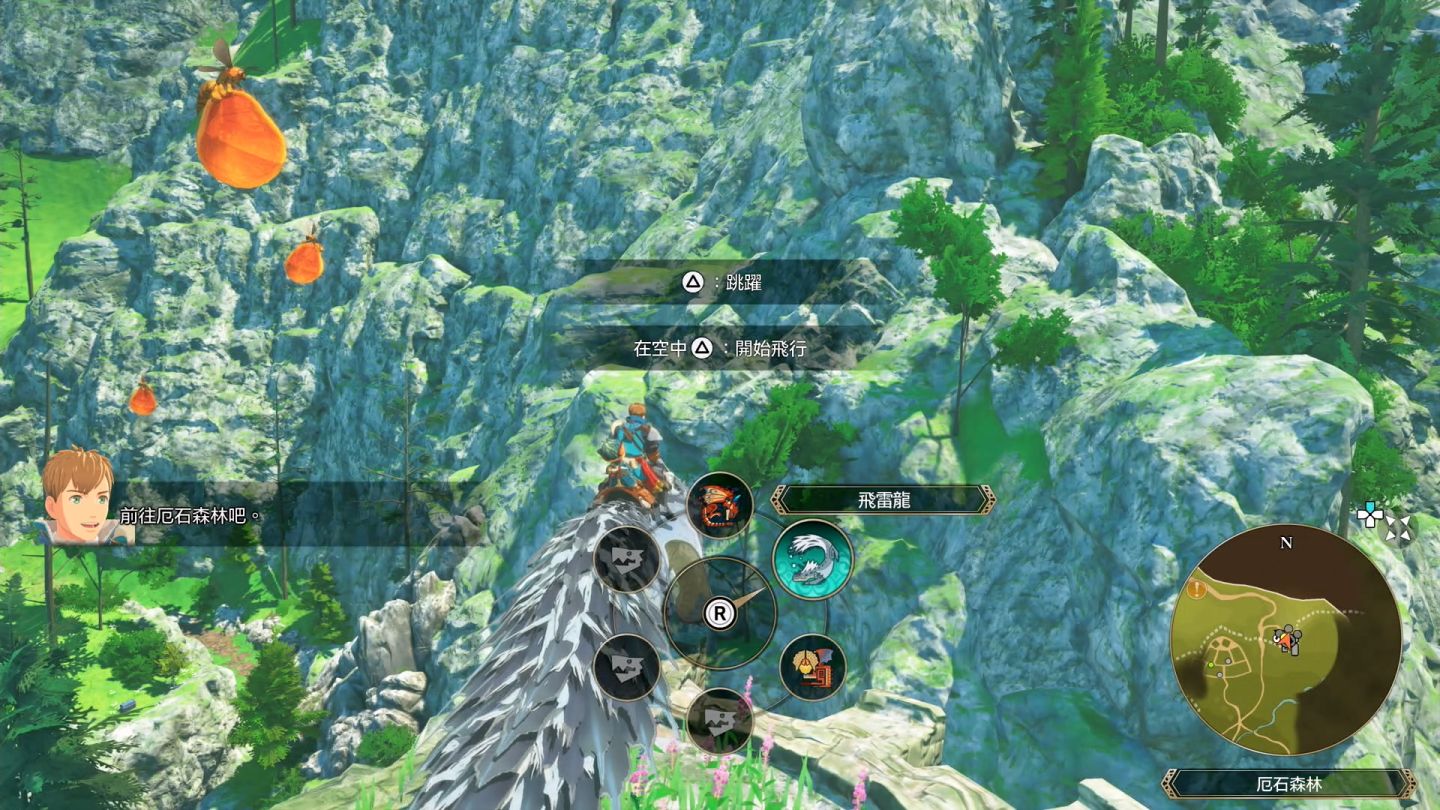Pick the yellow frilled monster icon in the wheel
Viewport: 1440px width, 810px height.
click(813, 667)
